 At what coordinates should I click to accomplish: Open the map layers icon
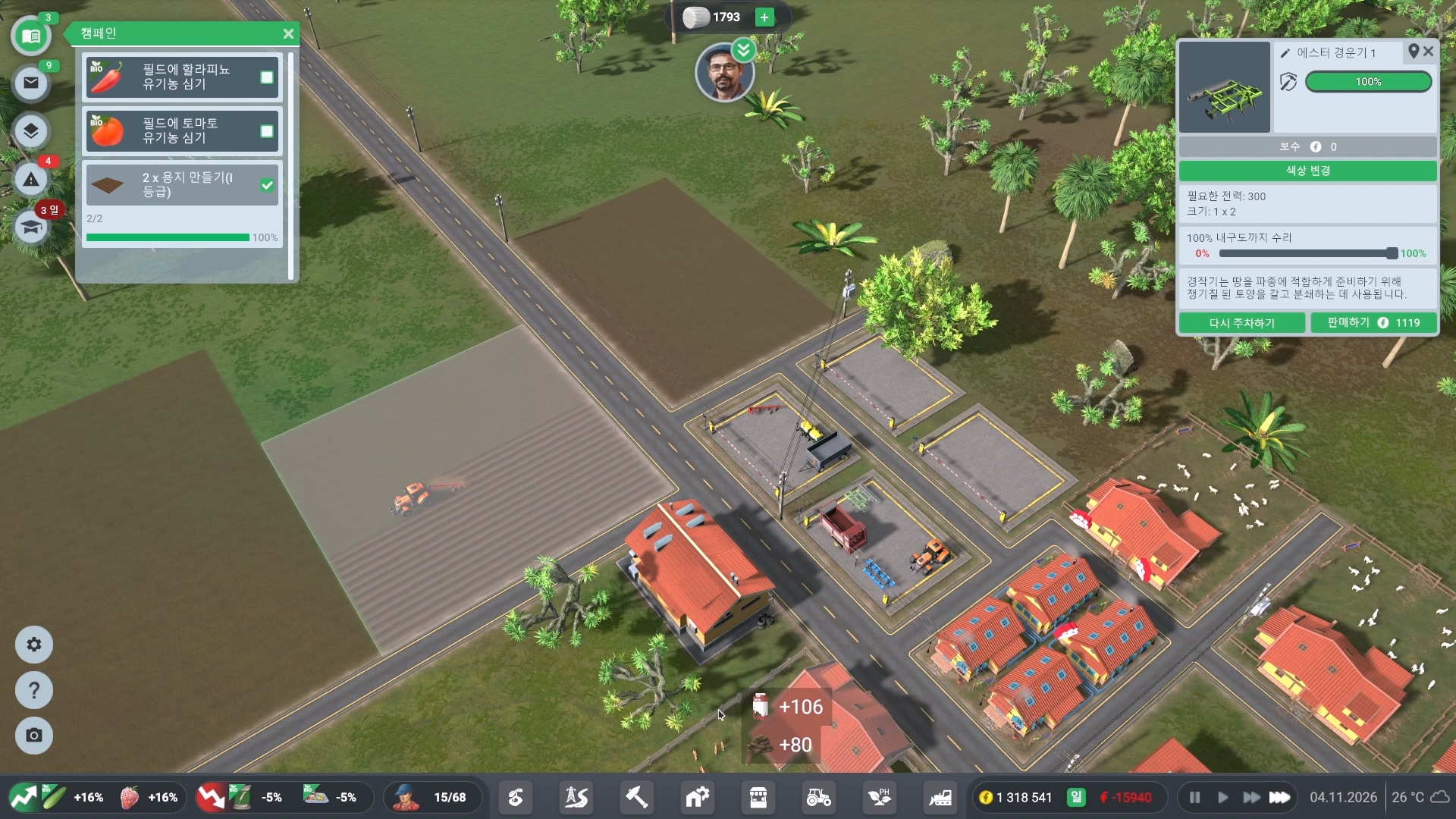pos(31,131)
